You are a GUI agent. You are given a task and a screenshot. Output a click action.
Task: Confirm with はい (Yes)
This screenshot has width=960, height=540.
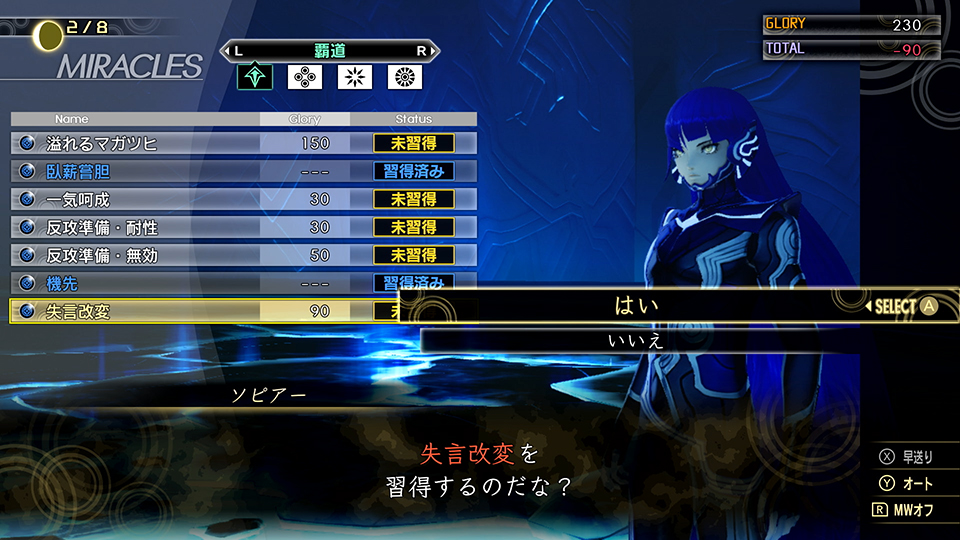637,306
